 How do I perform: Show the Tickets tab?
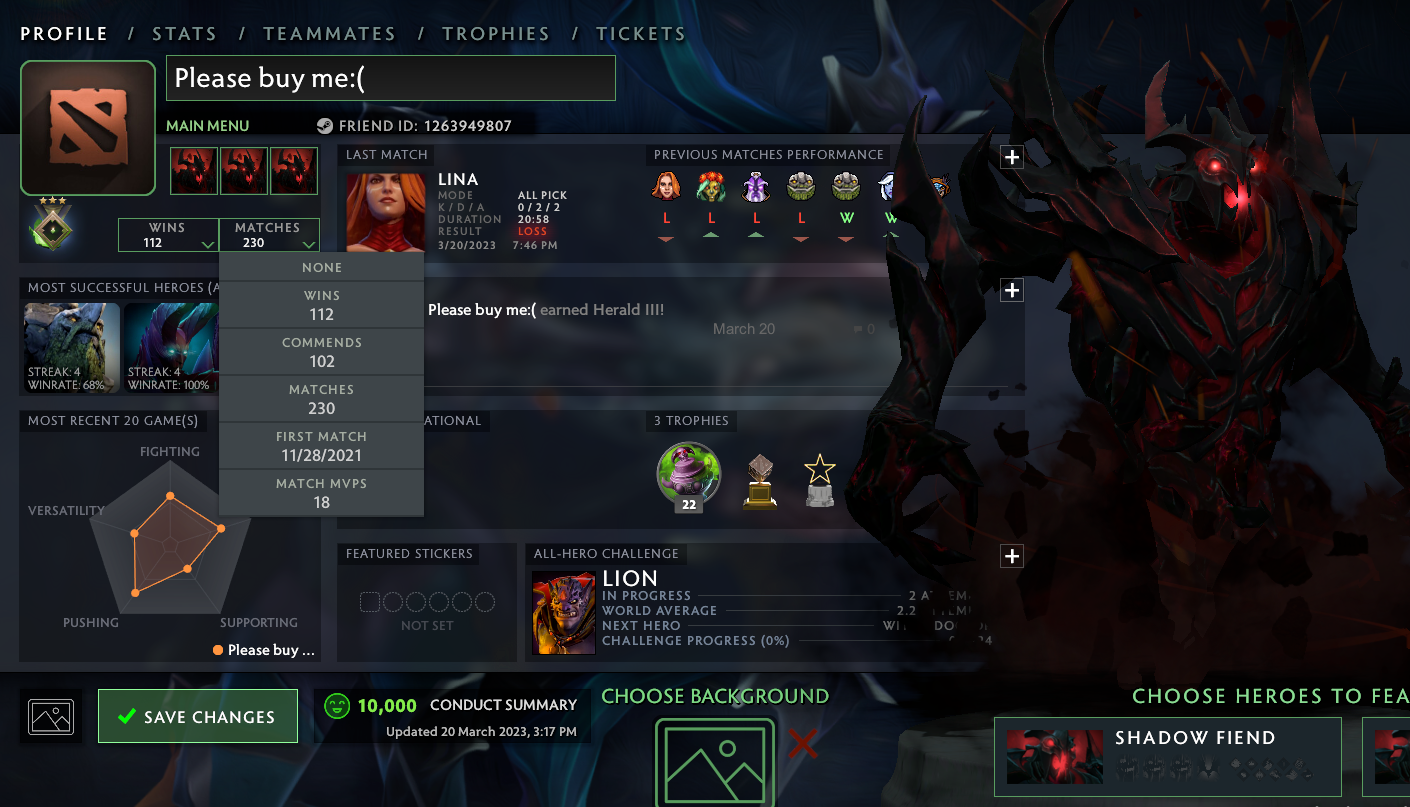click(641, 34)
